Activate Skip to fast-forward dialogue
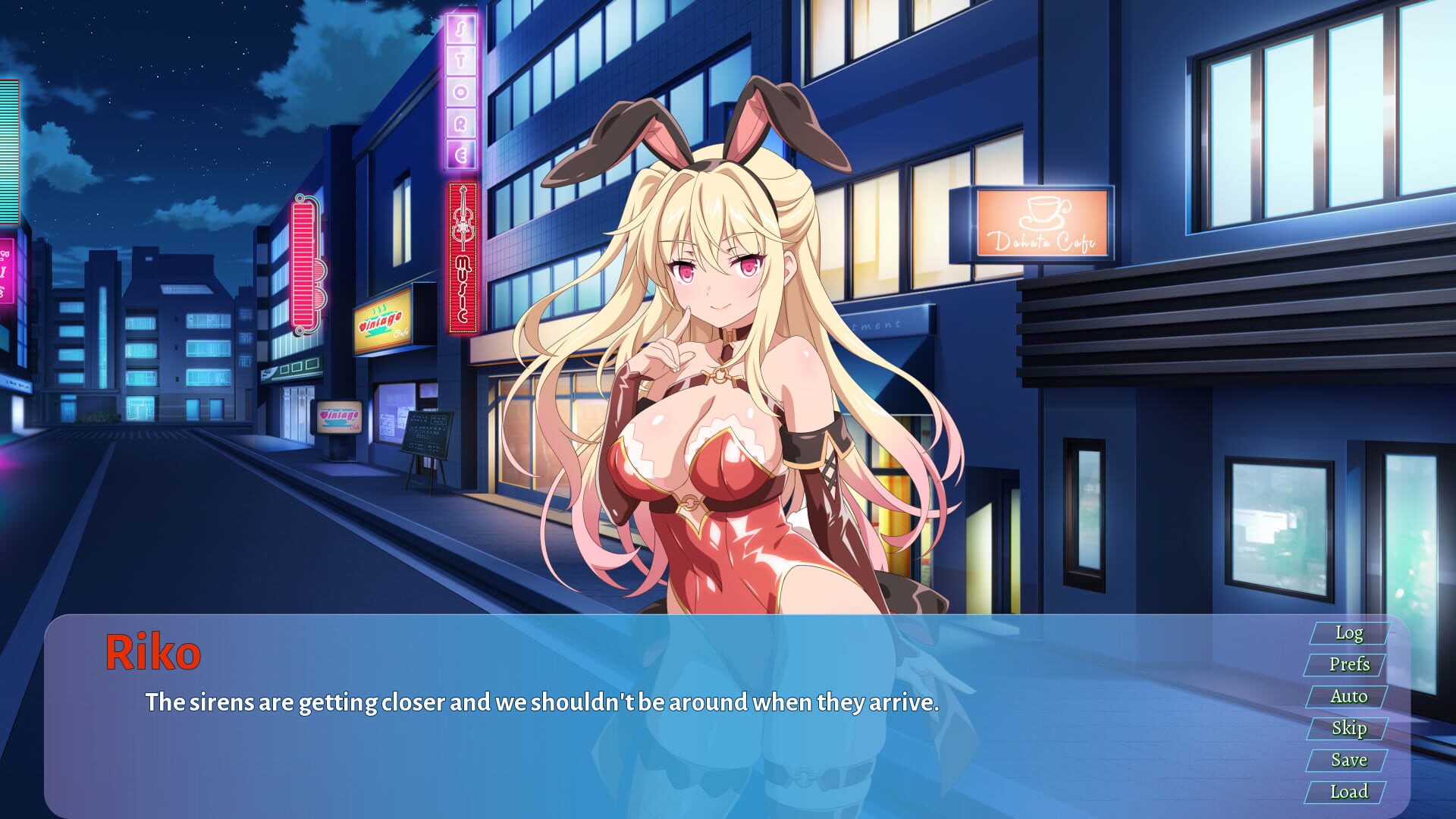Viewport: 1456px width, 819px height. (1350, 727)
